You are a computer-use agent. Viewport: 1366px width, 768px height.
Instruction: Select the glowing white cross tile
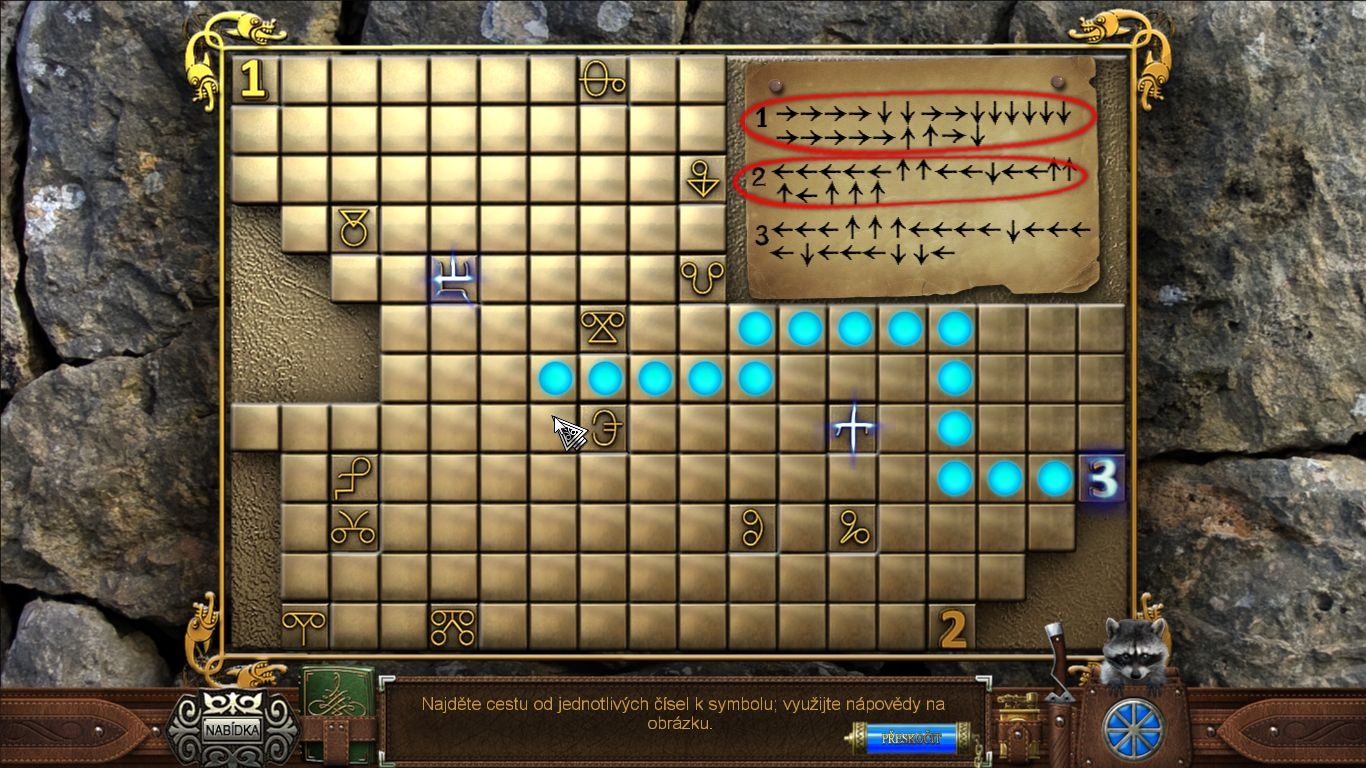(853, 429)
